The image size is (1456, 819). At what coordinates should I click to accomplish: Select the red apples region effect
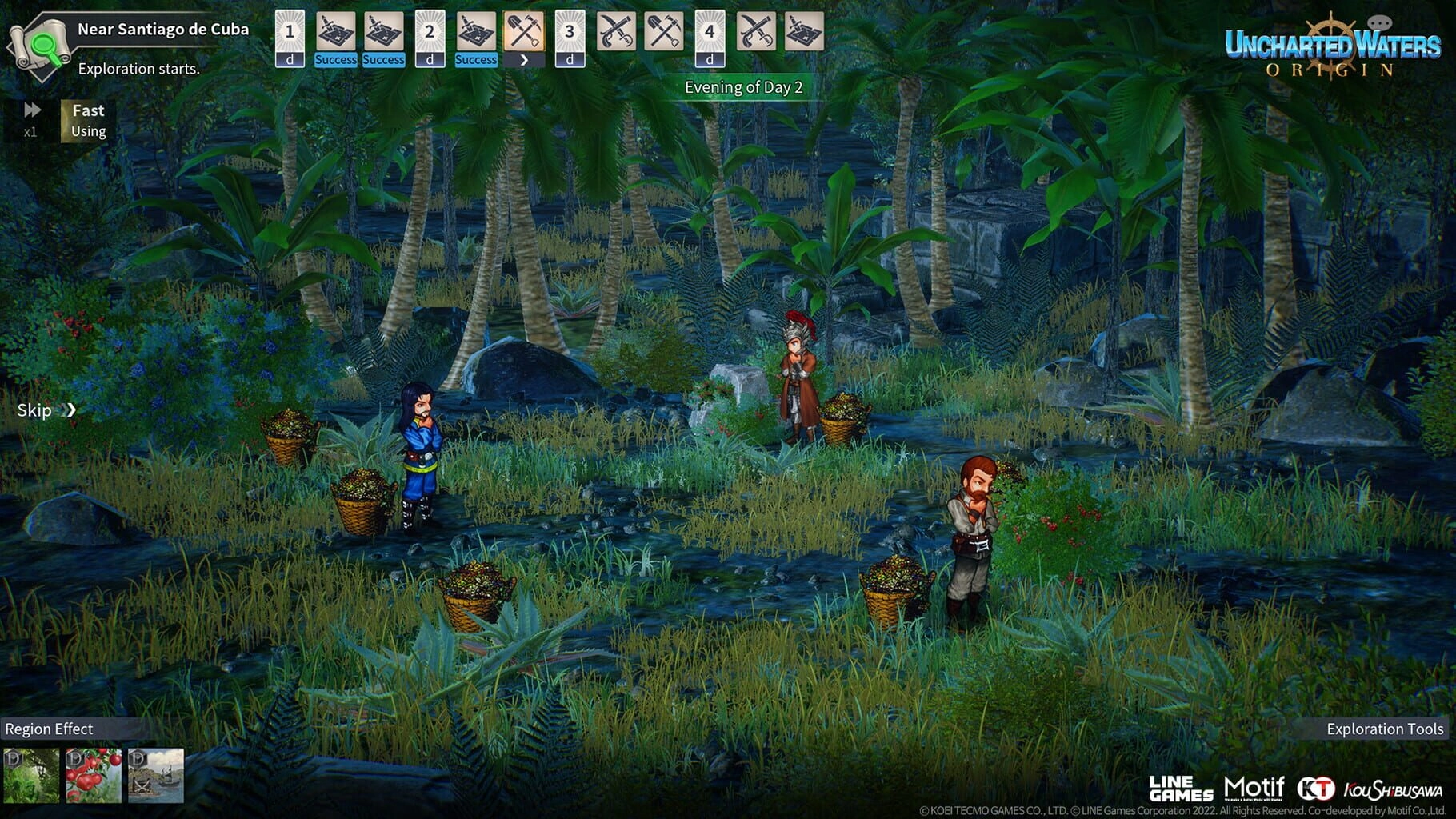pos(94,775)
